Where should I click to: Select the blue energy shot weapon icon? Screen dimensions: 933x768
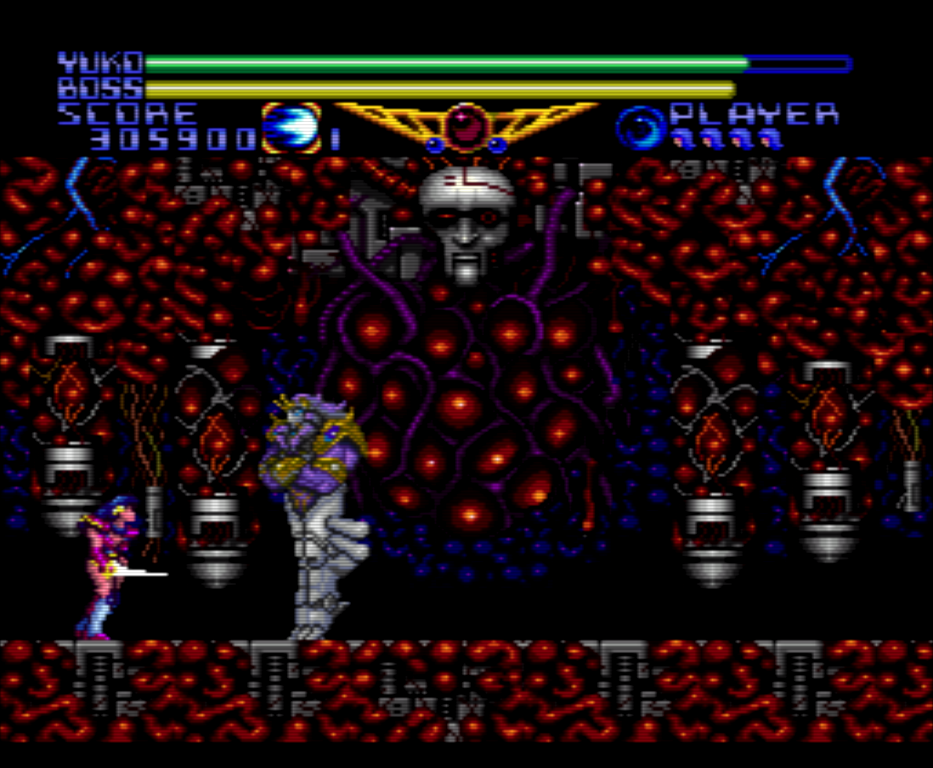[291, 128]
